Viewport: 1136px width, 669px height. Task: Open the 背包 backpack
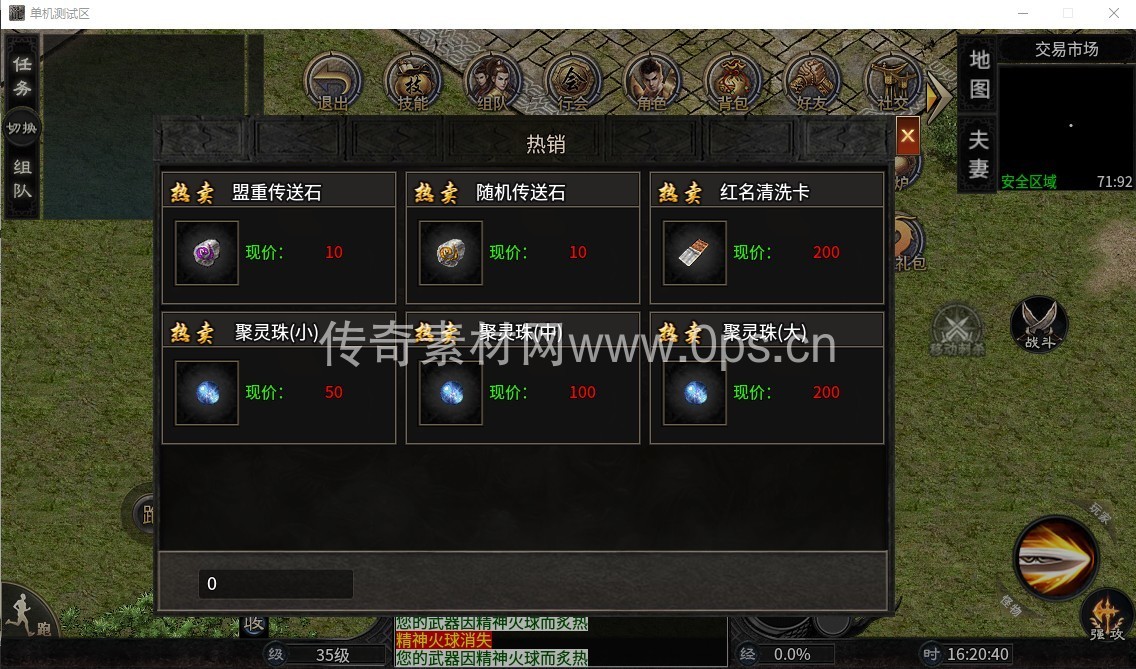point(732,82)
